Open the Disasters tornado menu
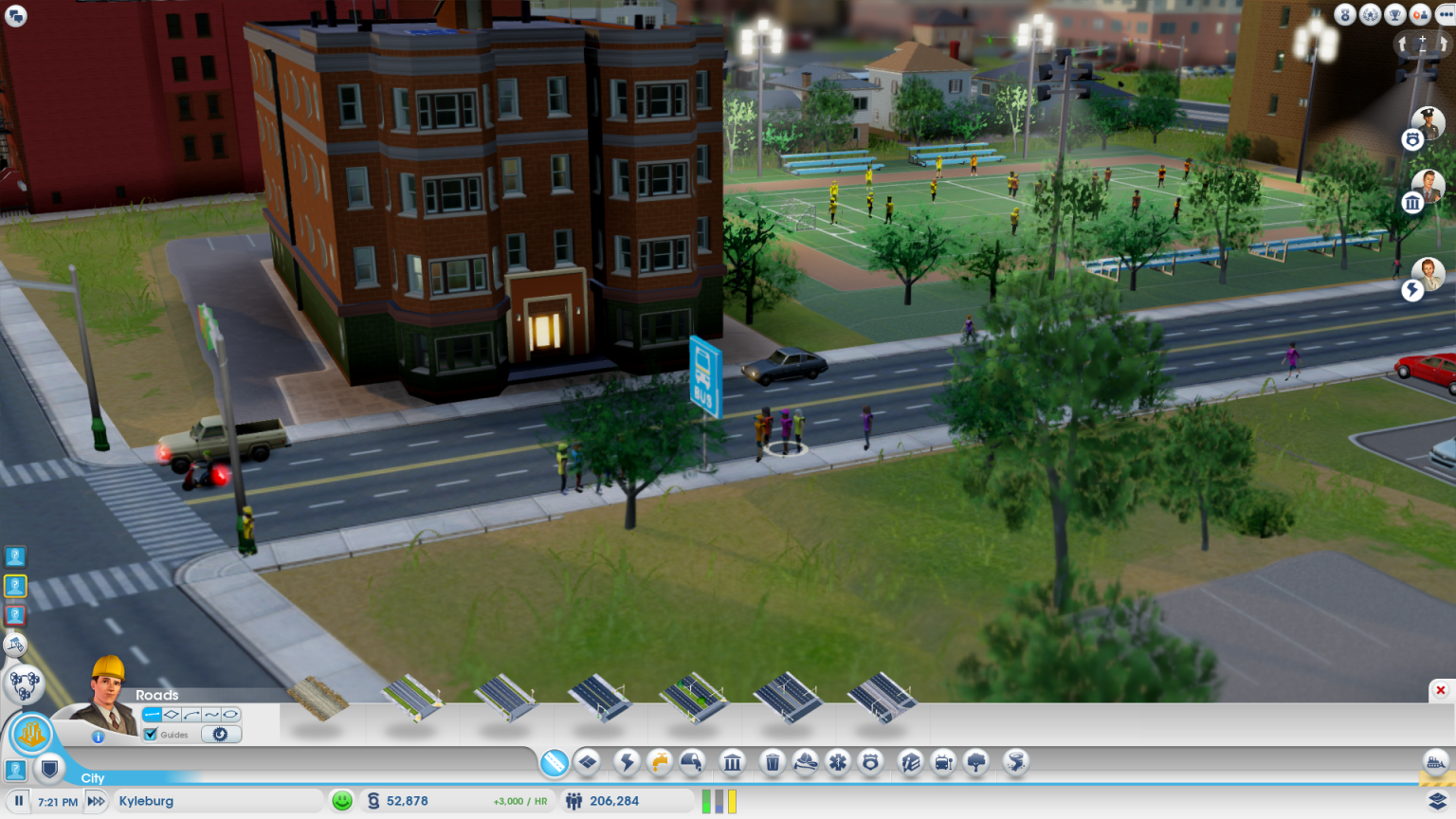1456x819 pixels. tap(1015, 761)
